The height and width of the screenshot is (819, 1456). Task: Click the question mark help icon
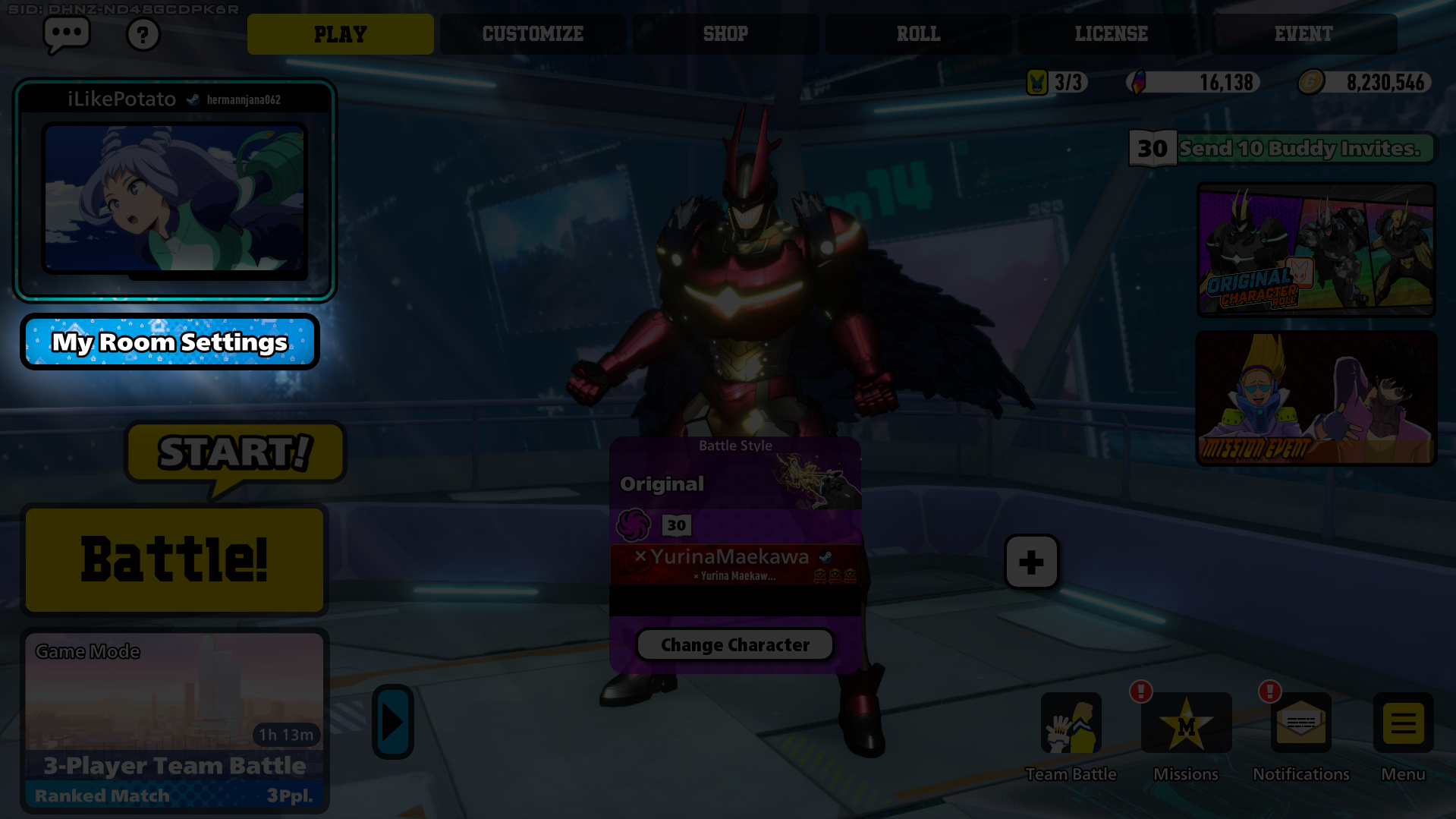pyautogui.click(x=143, y=35)
